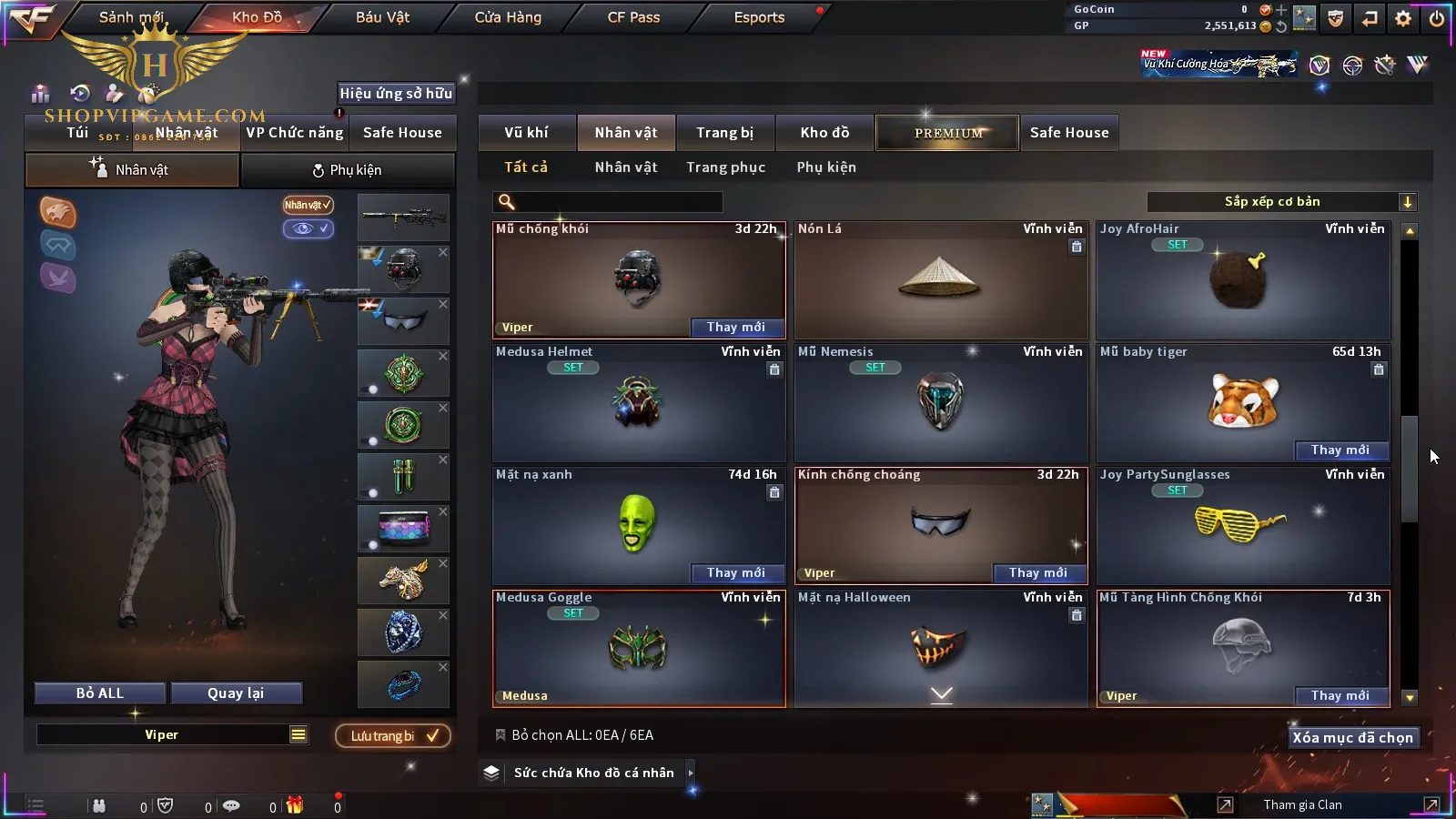Renew the Mặt nạ xanh mask with Thay mới
This screenshot has width=1456, height=819.
[x=735, y=572]
